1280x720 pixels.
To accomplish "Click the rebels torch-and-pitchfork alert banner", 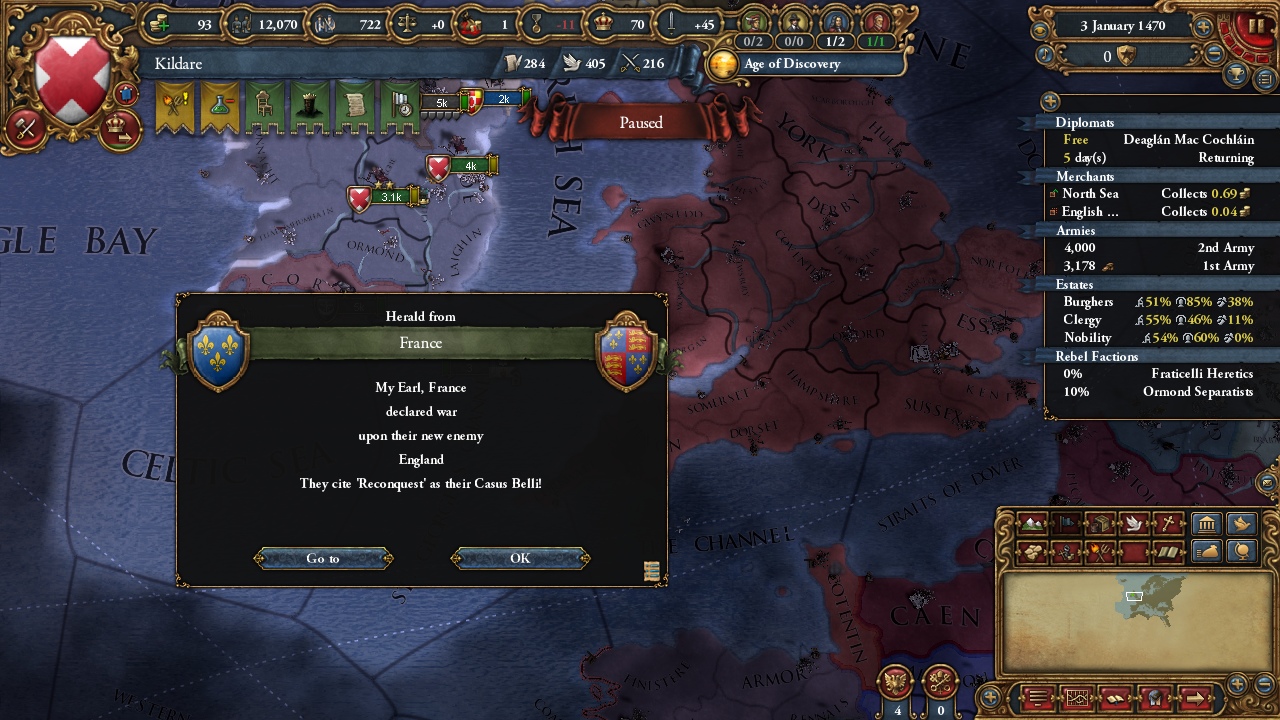I will coord(176,107).
